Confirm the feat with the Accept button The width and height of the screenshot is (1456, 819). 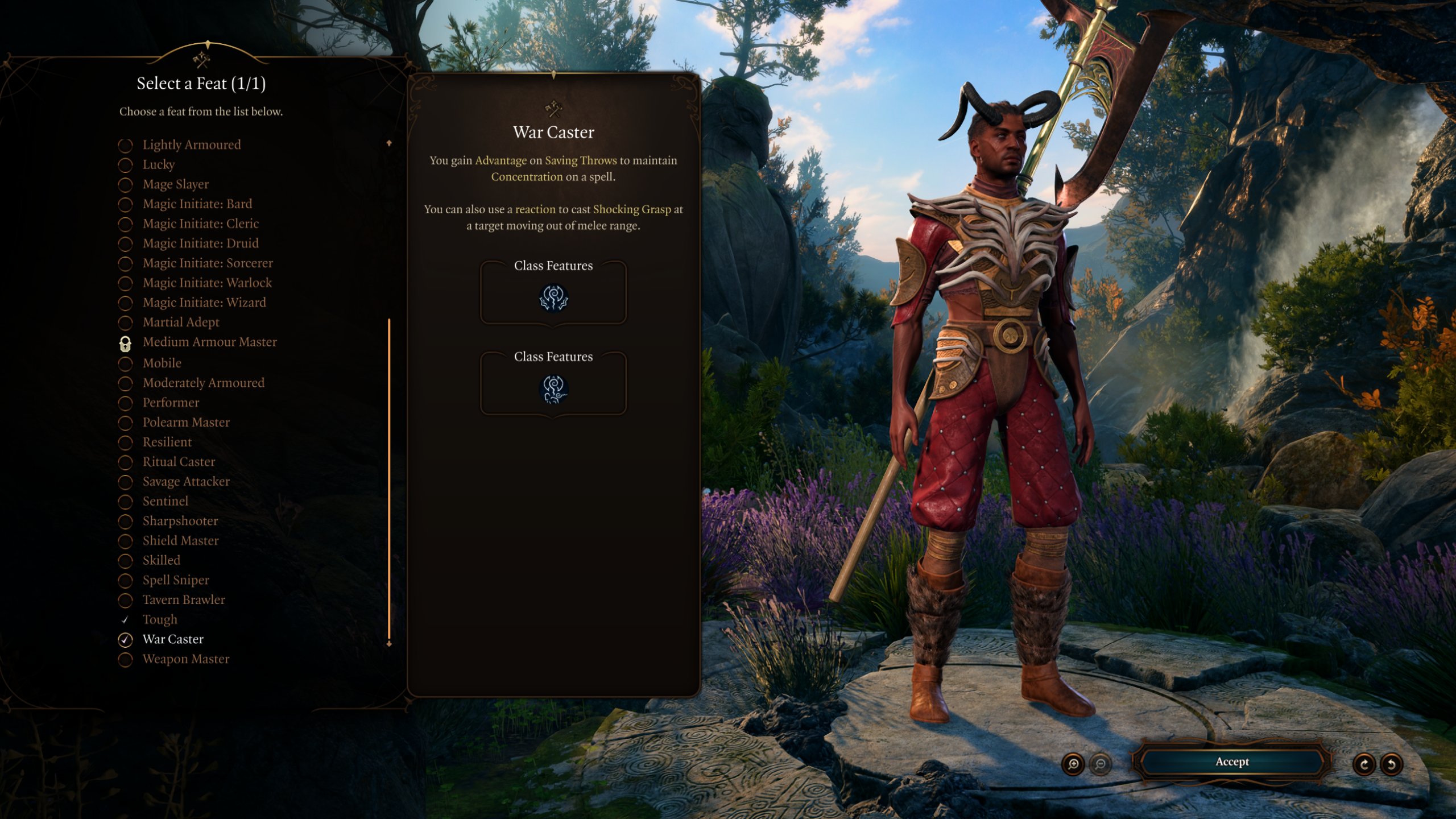[x=1232, y=762]
